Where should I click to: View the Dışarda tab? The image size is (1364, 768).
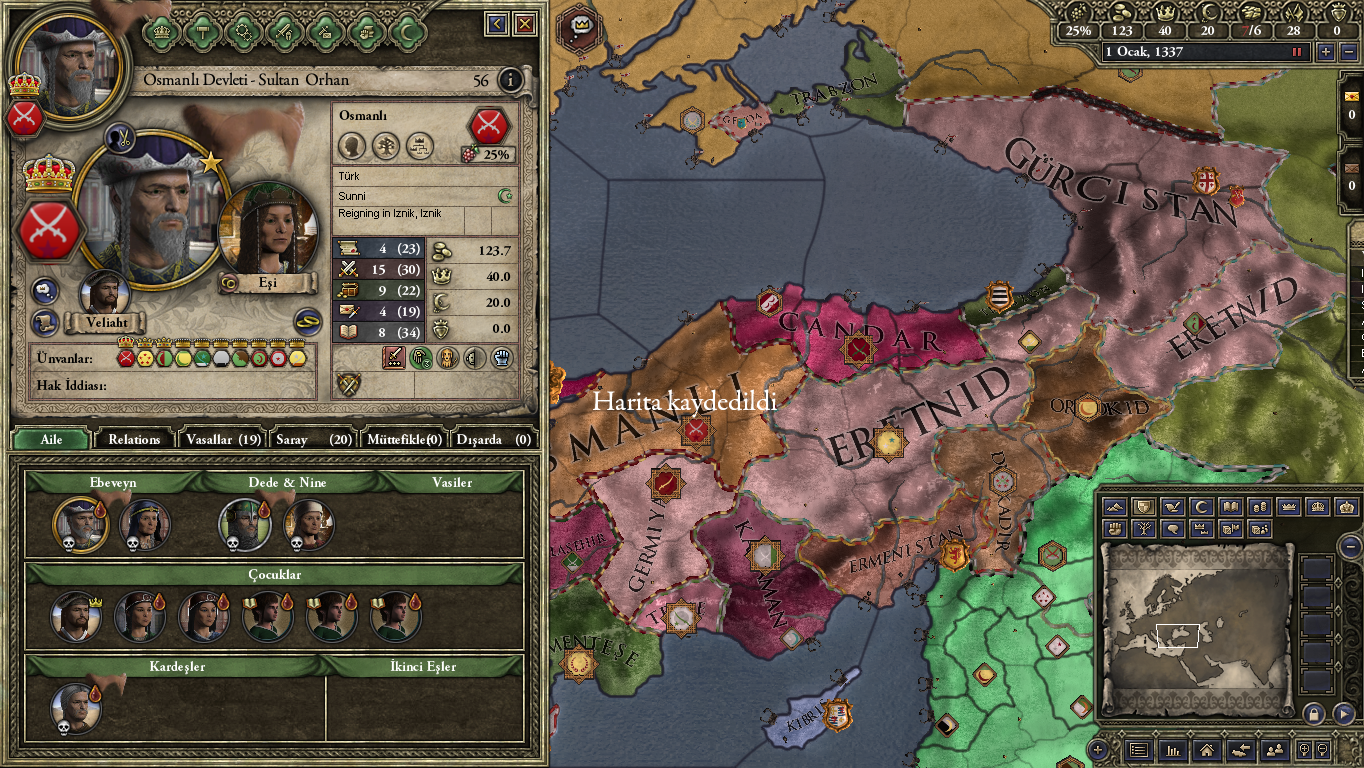(x=494, y=439)
